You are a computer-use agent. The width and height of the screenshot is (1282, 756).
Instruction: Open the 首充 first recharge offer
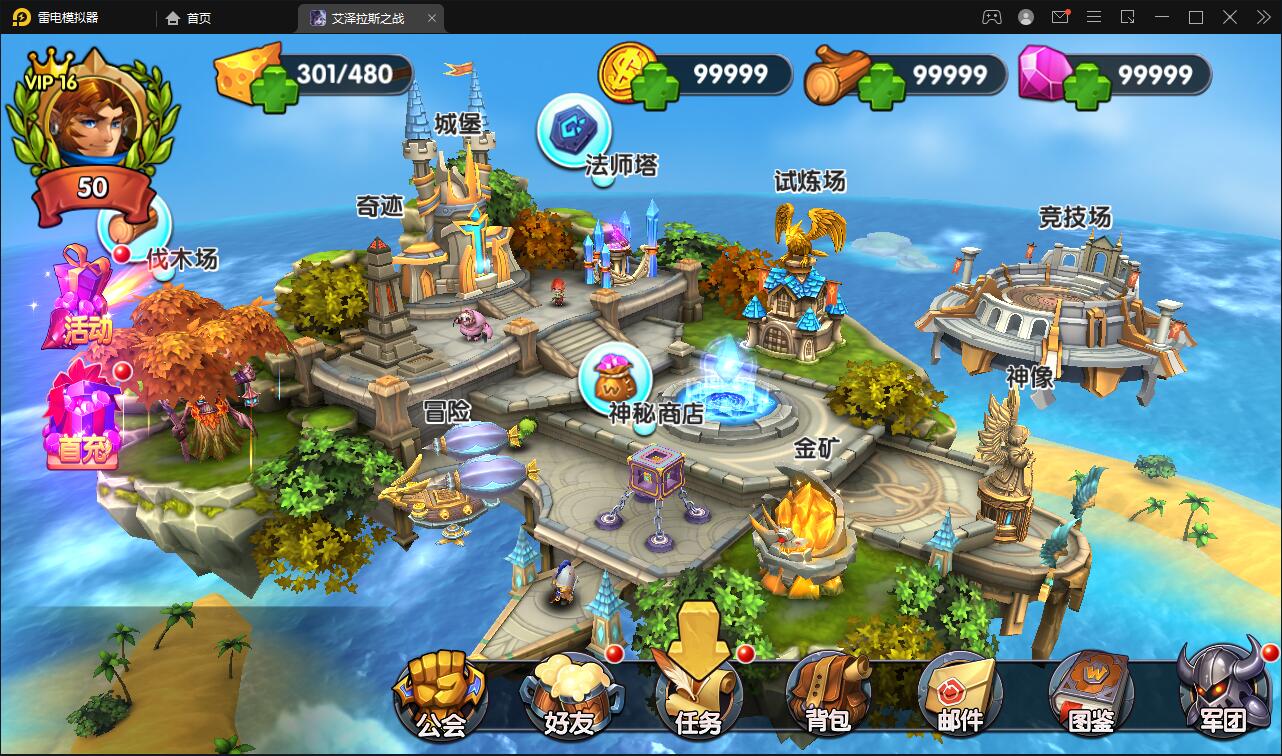84,418
